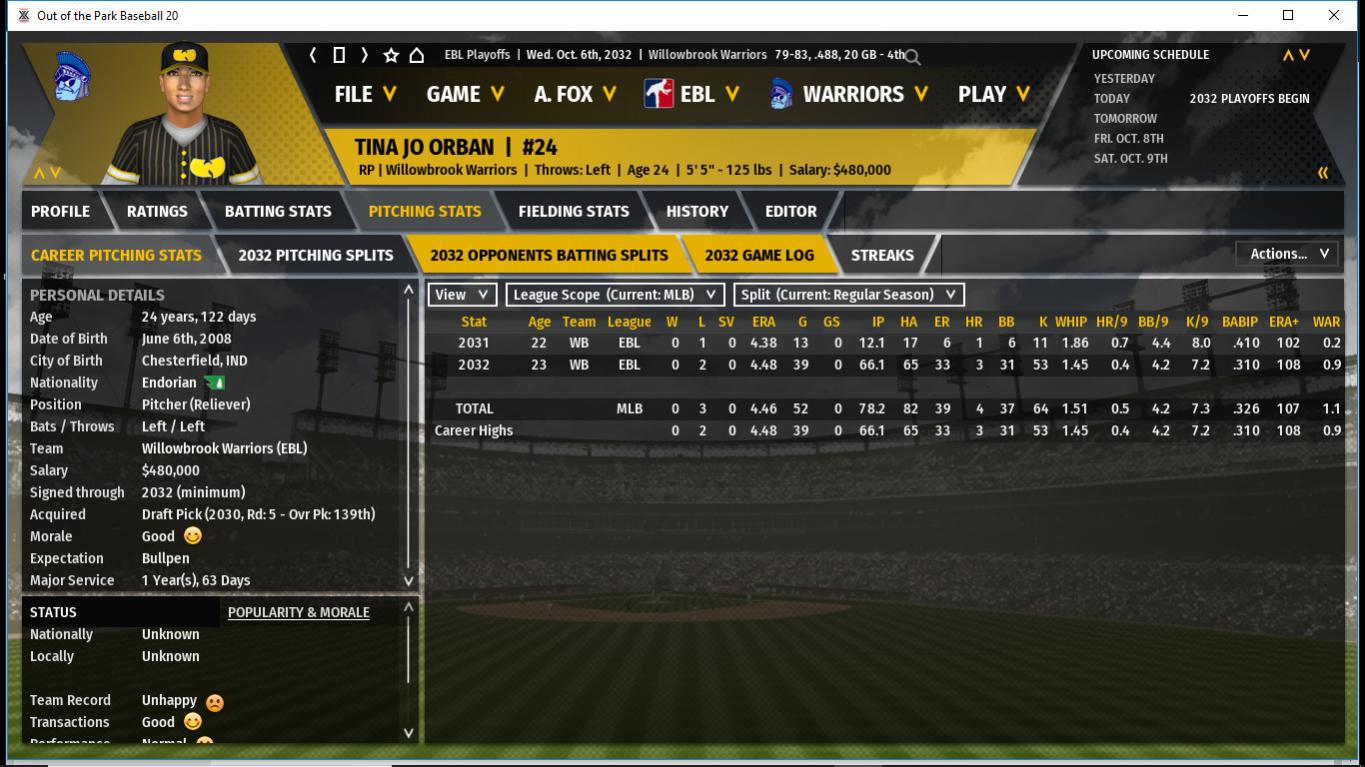The image size is (1365, 767).
Task: Open the Split Regular Season dropdown
Action: click(849, 295)
